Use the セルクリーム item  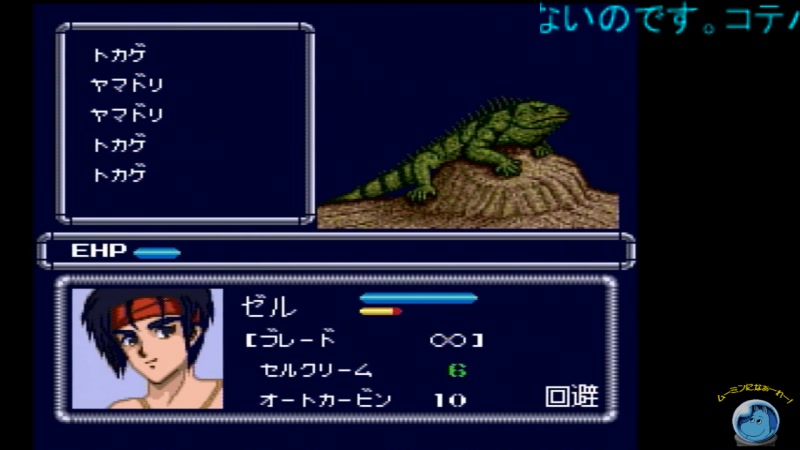[x=316, y=370]
